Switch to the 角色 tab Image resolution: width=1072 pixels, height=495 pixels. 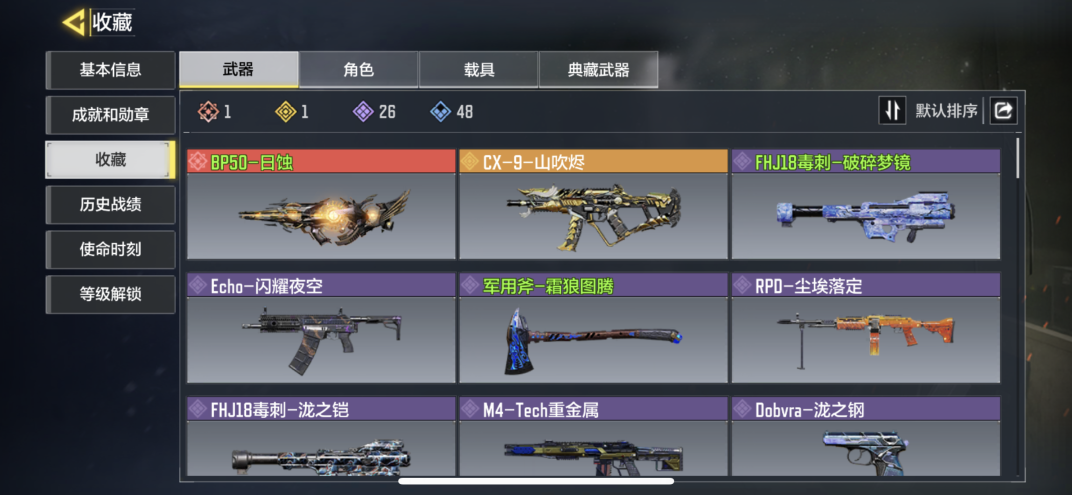pyautogui.click(x=358, y=70)
